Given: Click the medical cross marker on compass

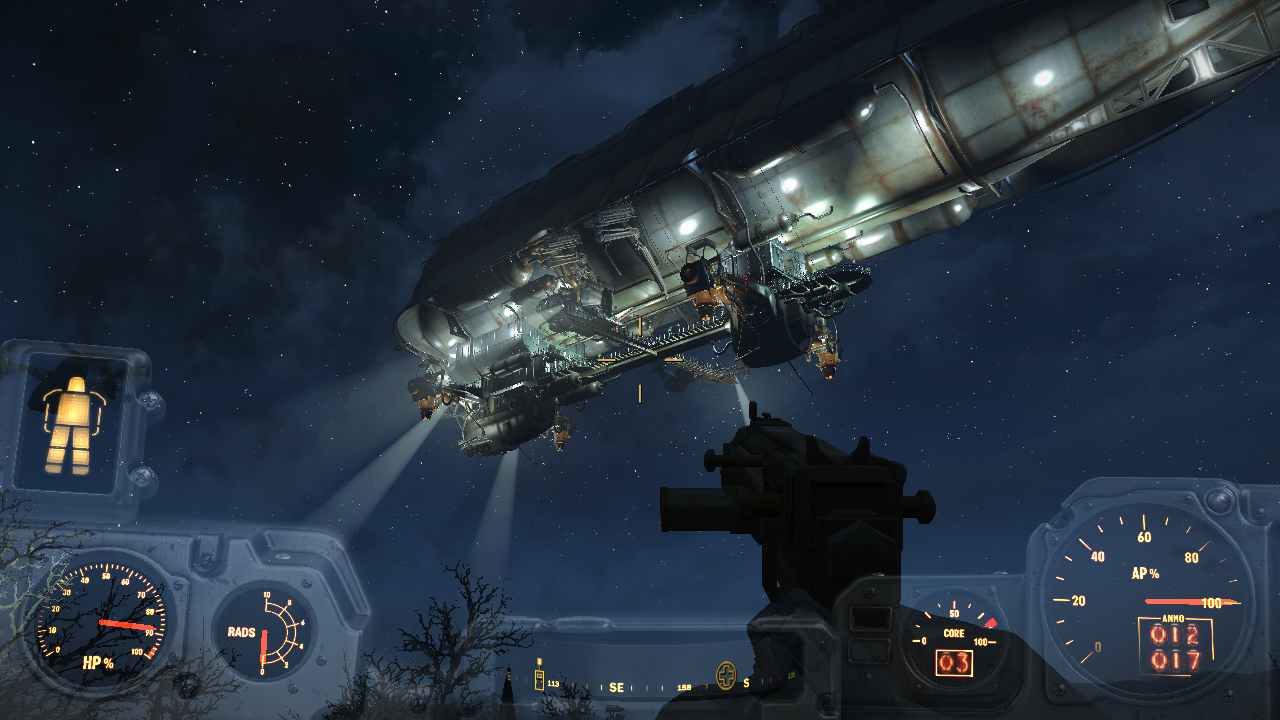Looking at the screenshot, I should pyautogui.click(x=726, y=676).
